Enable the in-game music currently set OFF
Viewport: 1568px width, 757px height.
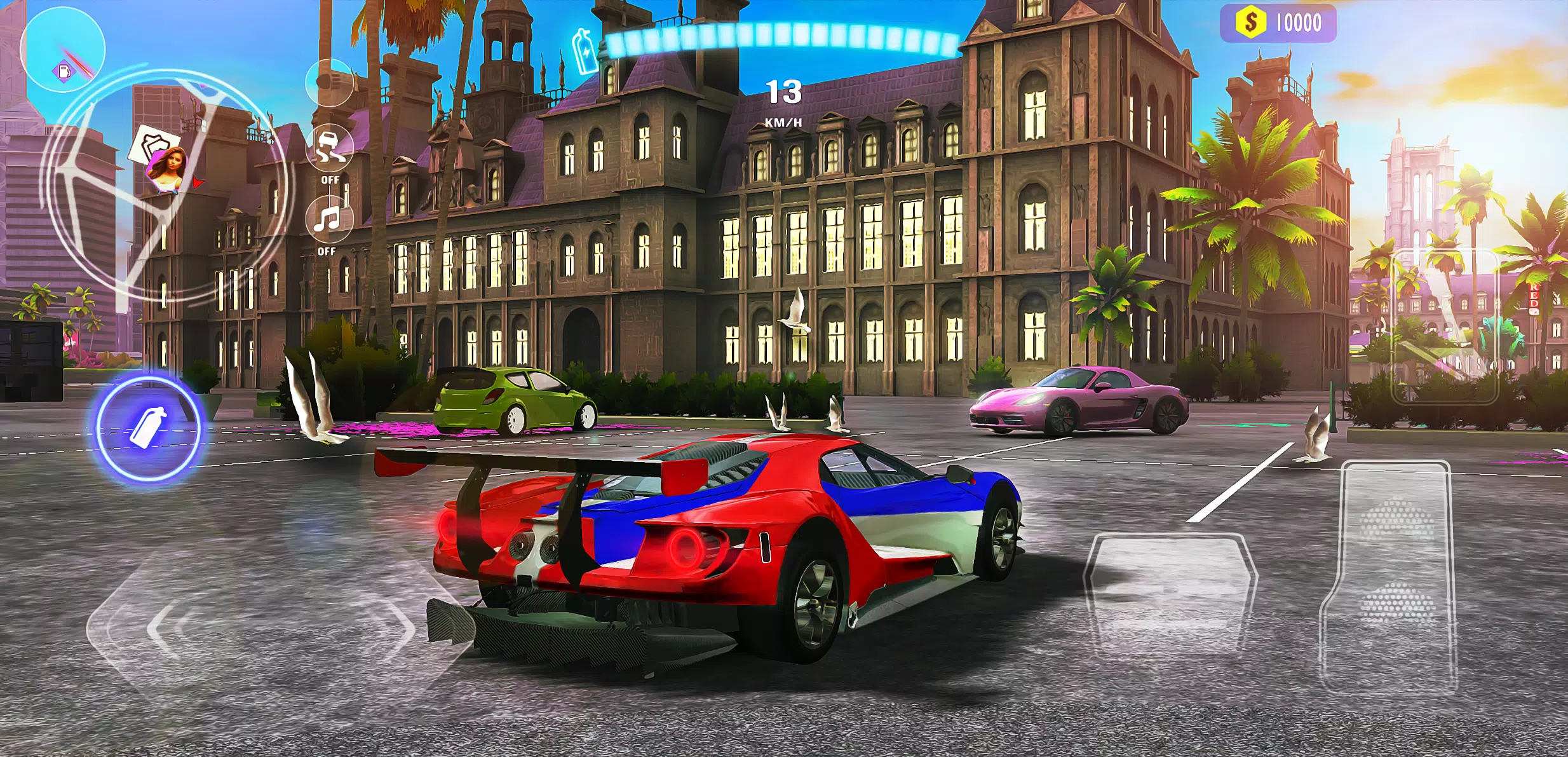(329, 251)
